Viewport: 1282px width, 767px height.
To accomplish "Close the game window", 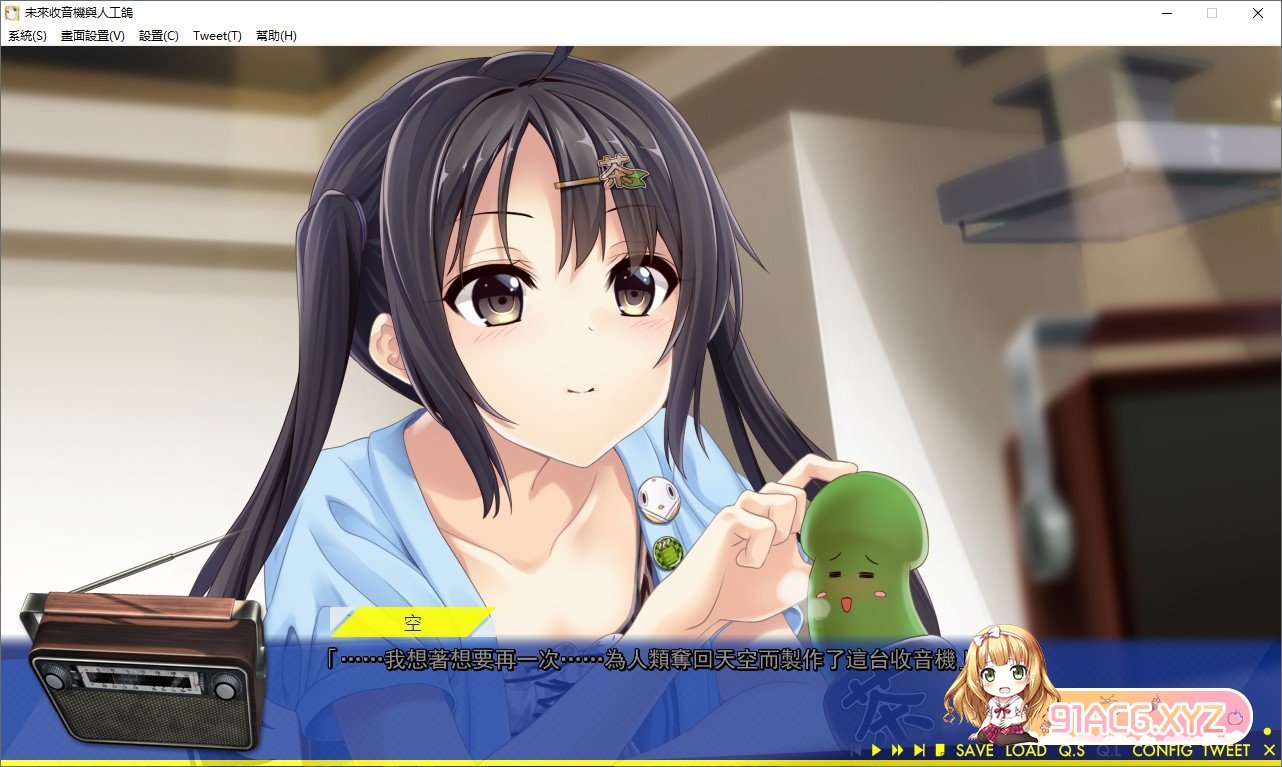I will tap(1258, 13).
